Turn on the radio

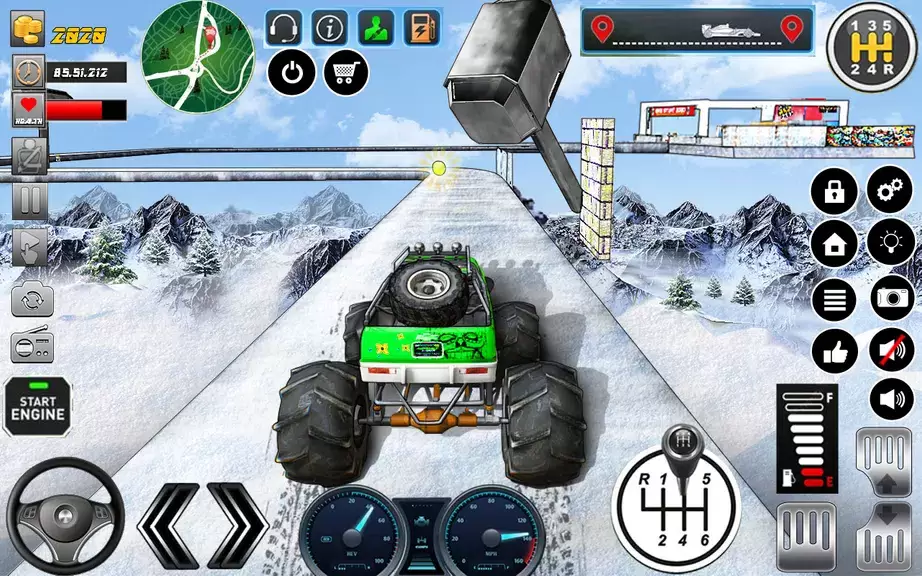click(x=29, y=348)
